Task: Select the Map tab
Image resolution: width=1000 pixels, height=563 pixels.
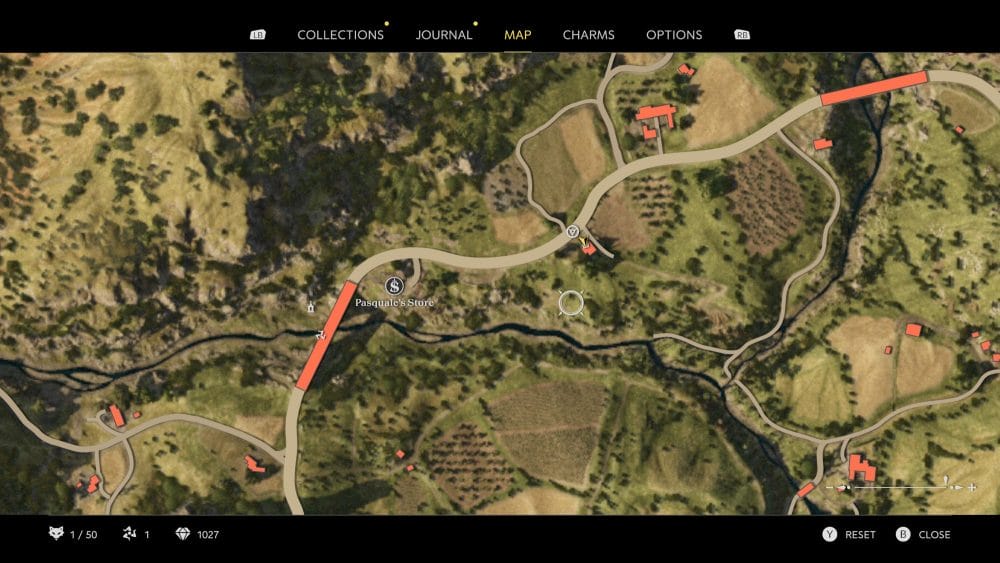Action: [x=518, y=35]
